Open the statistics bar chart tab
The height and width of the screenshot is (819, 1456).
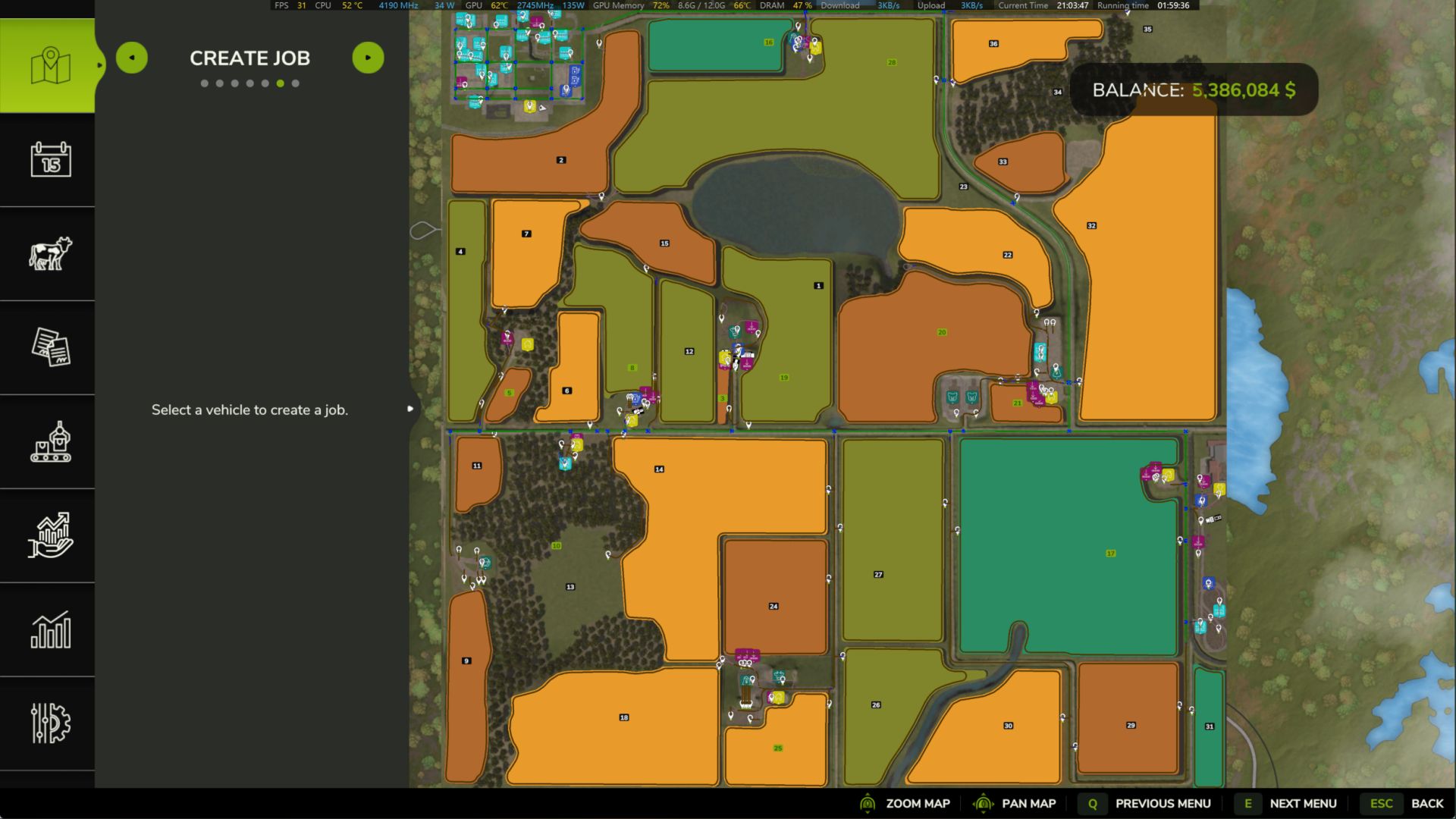click(x=50, y=629)
